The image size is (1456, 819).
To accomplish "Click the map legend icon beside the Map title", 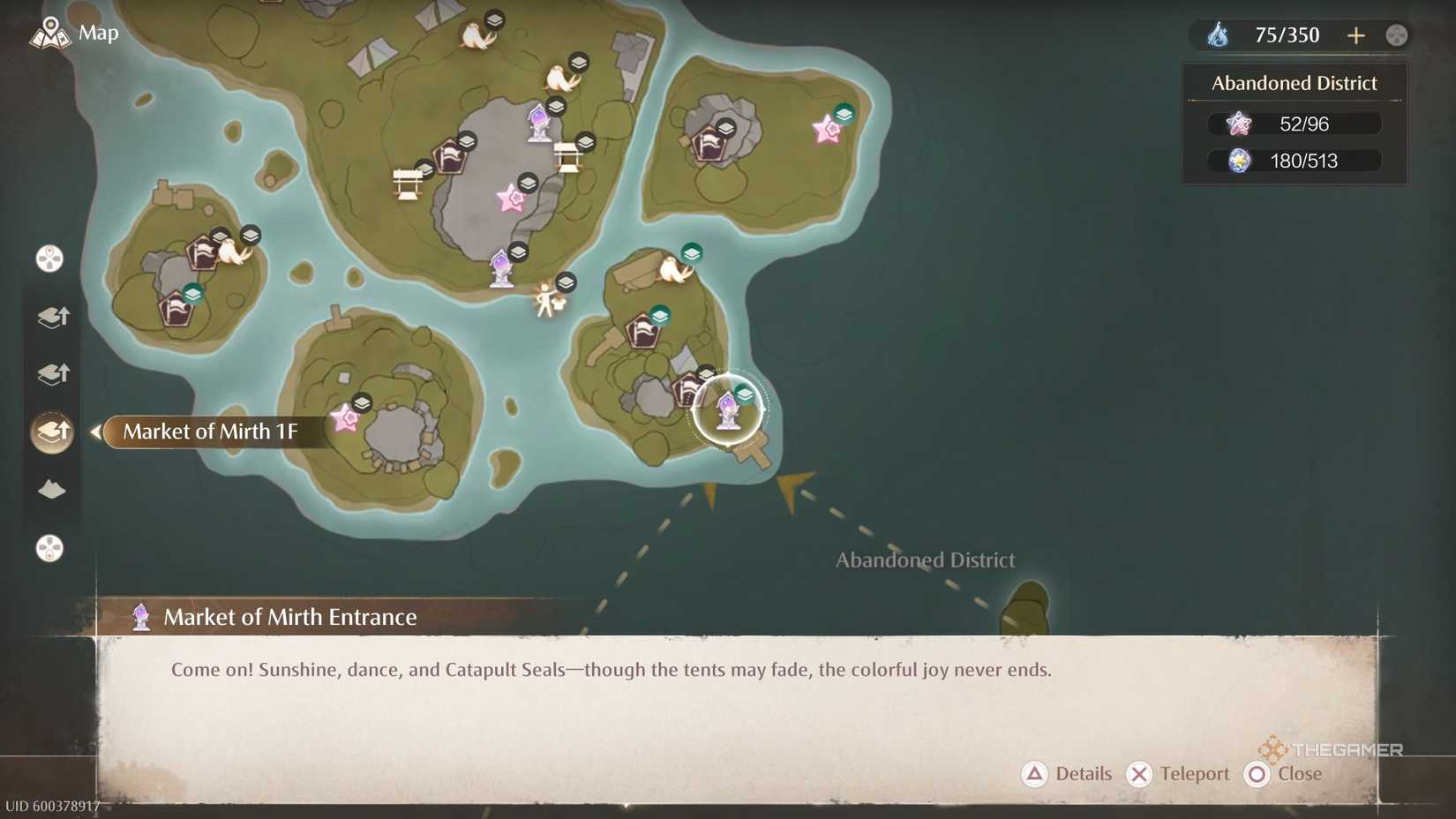I will (51, 32).
